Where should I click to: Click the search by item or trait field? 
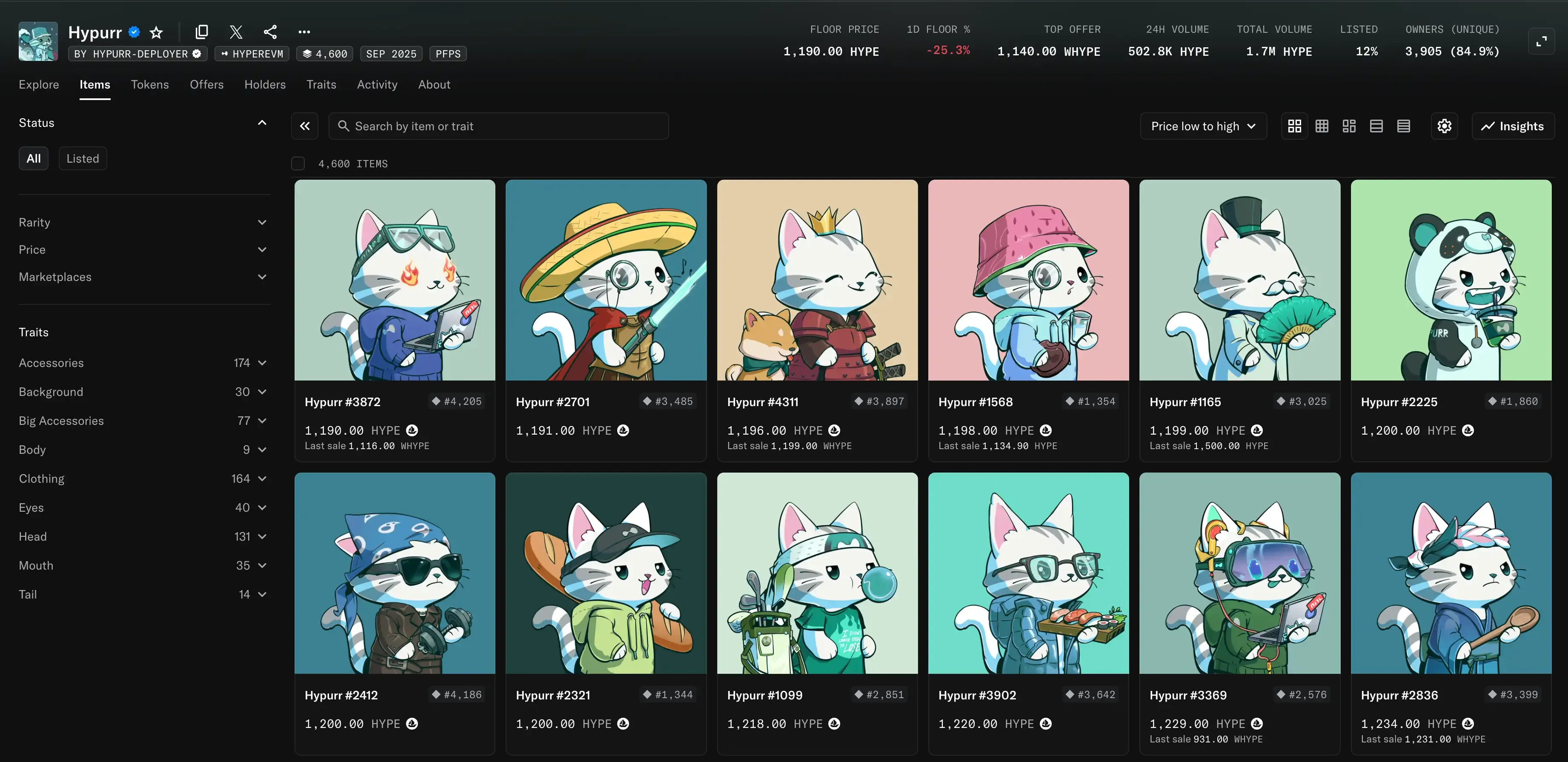click(x=498, y=126)
